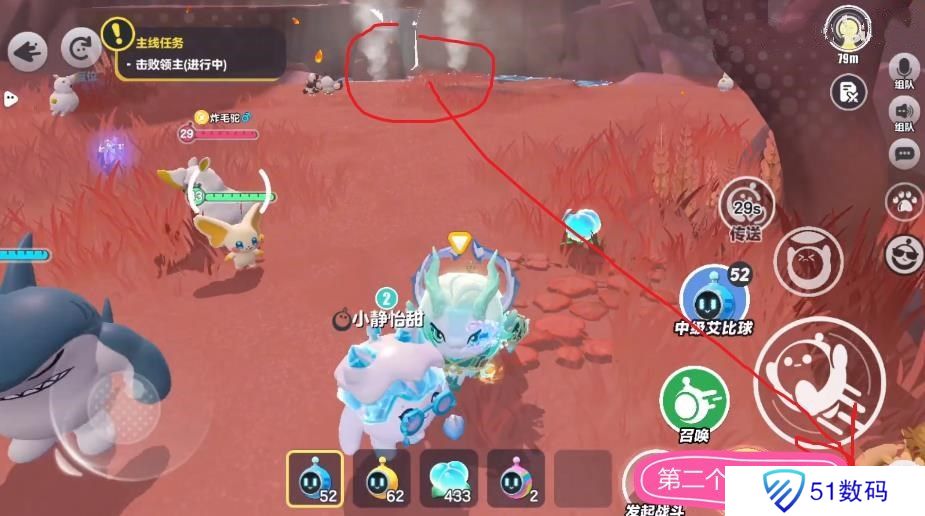Tap the back arrow button
This screenshot has height=516, width=925.
pyautogui.click(x=28, y=50)
